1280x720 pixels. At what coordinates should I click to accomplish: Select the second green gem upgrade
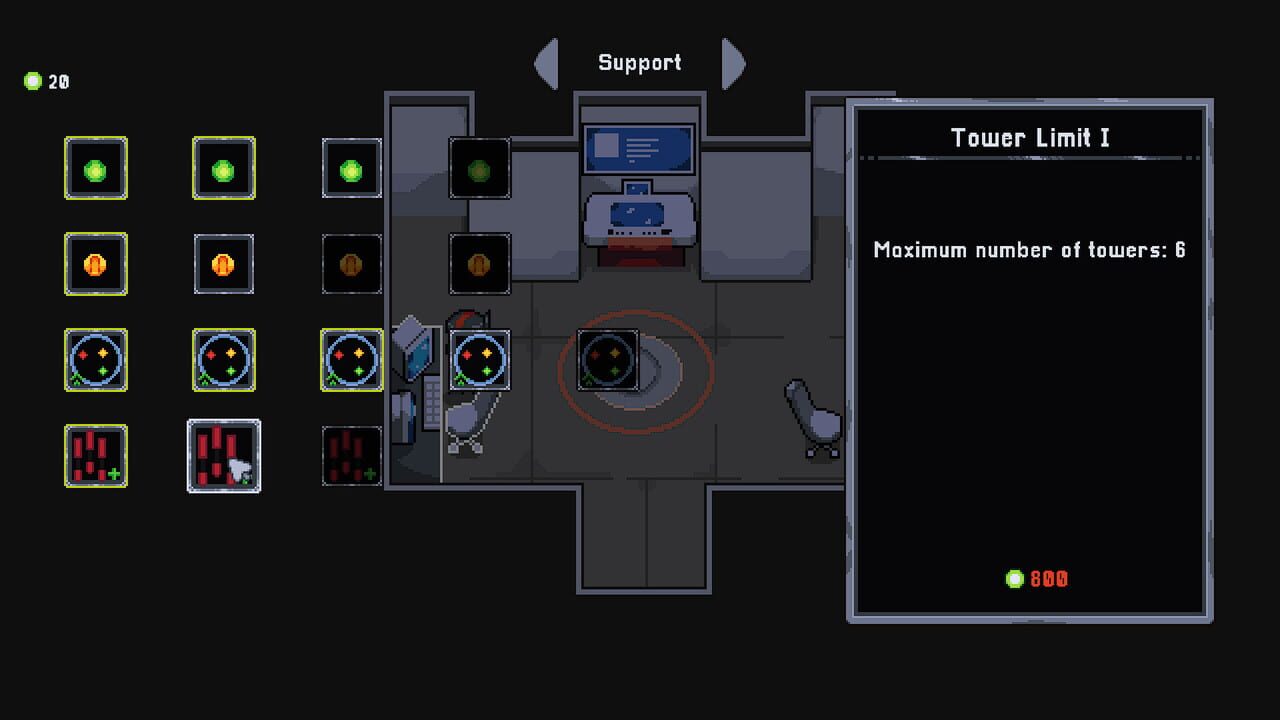click(x=223, y=167)
